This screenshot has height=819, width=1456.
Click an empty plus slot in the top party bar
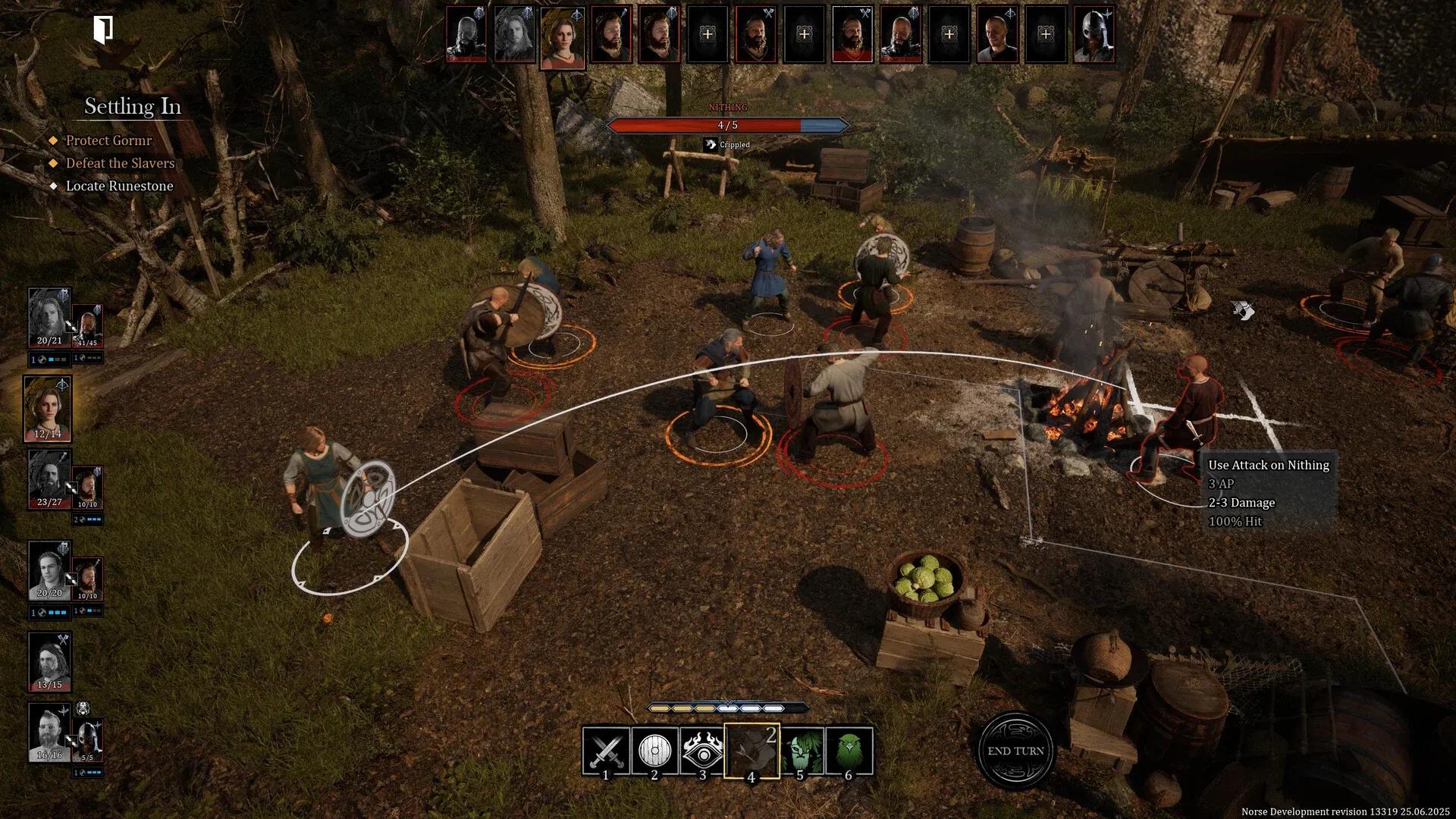click(x=708, y=36)
